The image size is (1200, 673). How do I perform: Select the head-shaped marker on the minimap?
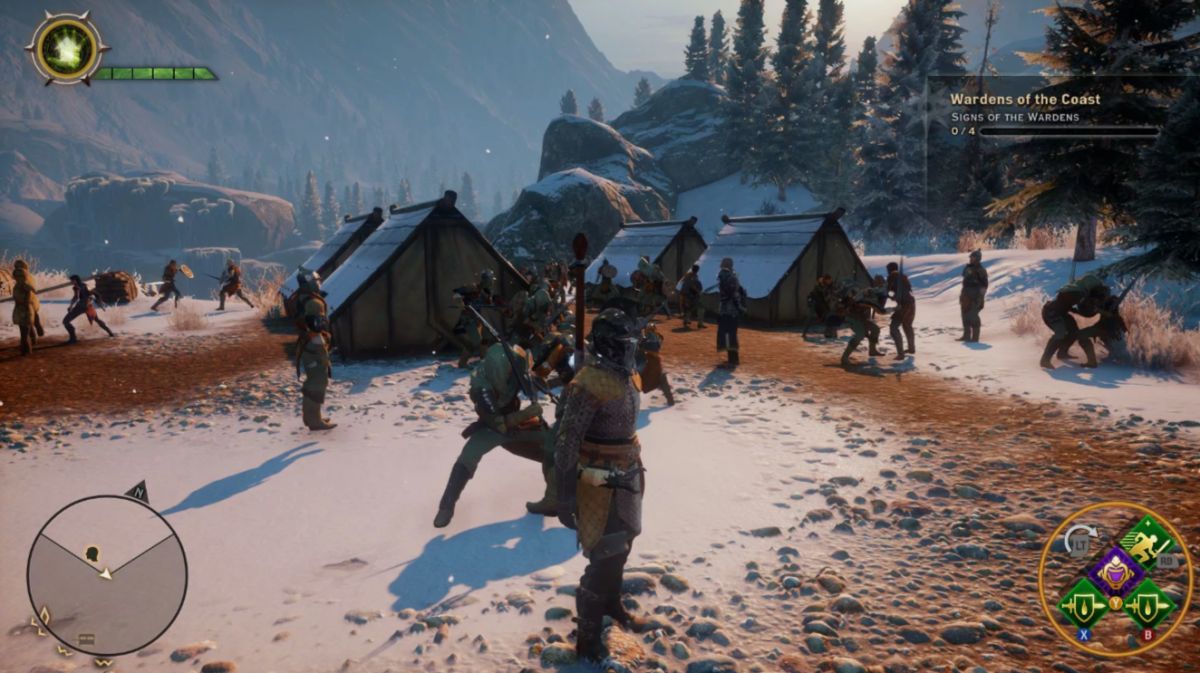click(92, 552)
